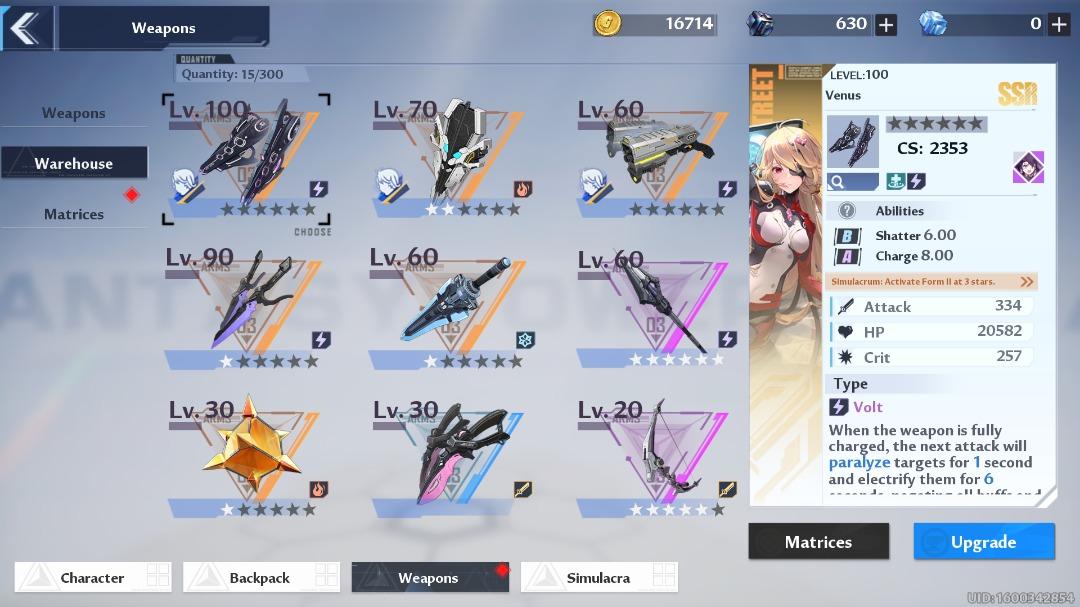Add more dark crystals with plus button
The image size is (1080, 607).
[x=886, y=24]
